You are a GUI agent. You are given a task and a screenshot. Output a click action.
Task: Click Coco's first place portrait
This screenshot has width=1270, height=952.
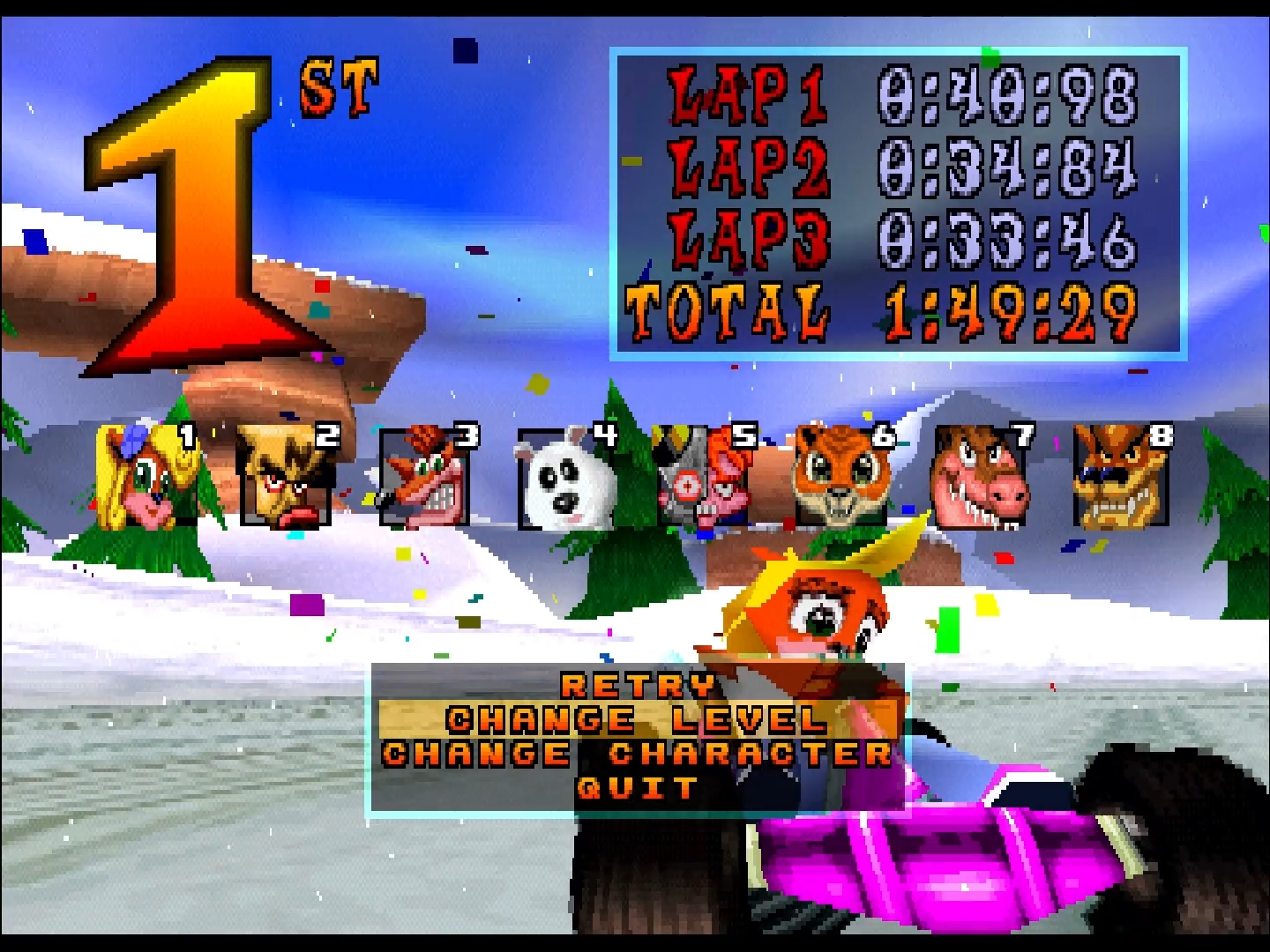click(x=146, y=477)
